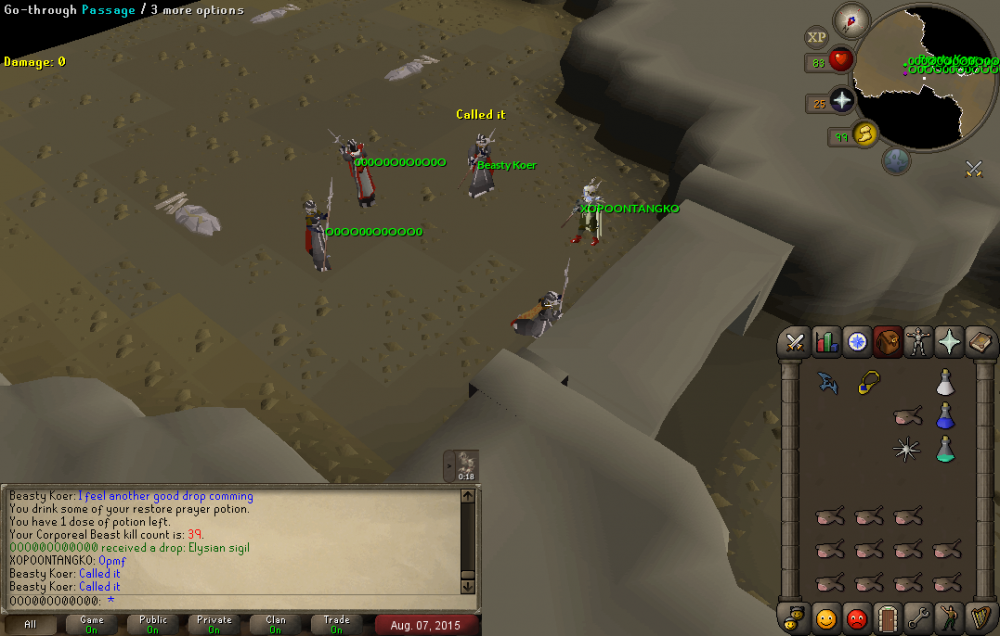Viewport: 1000px width, 636px height.
Task: Toggle run with the boot orb
Action: click(x=864, y=132)
